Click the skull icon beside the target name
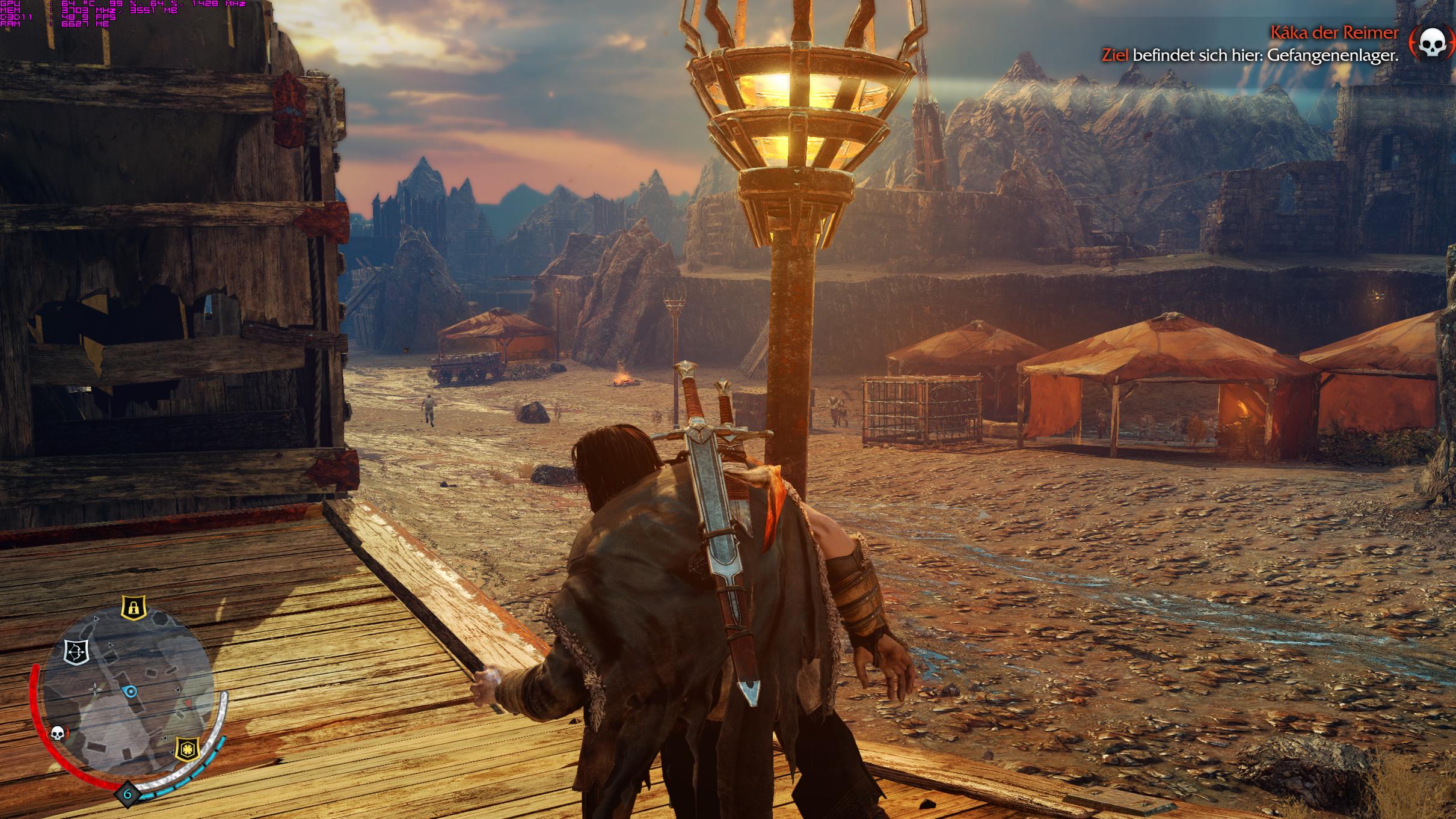This screenshot has width=1456, height=819. pos(1432,43)
